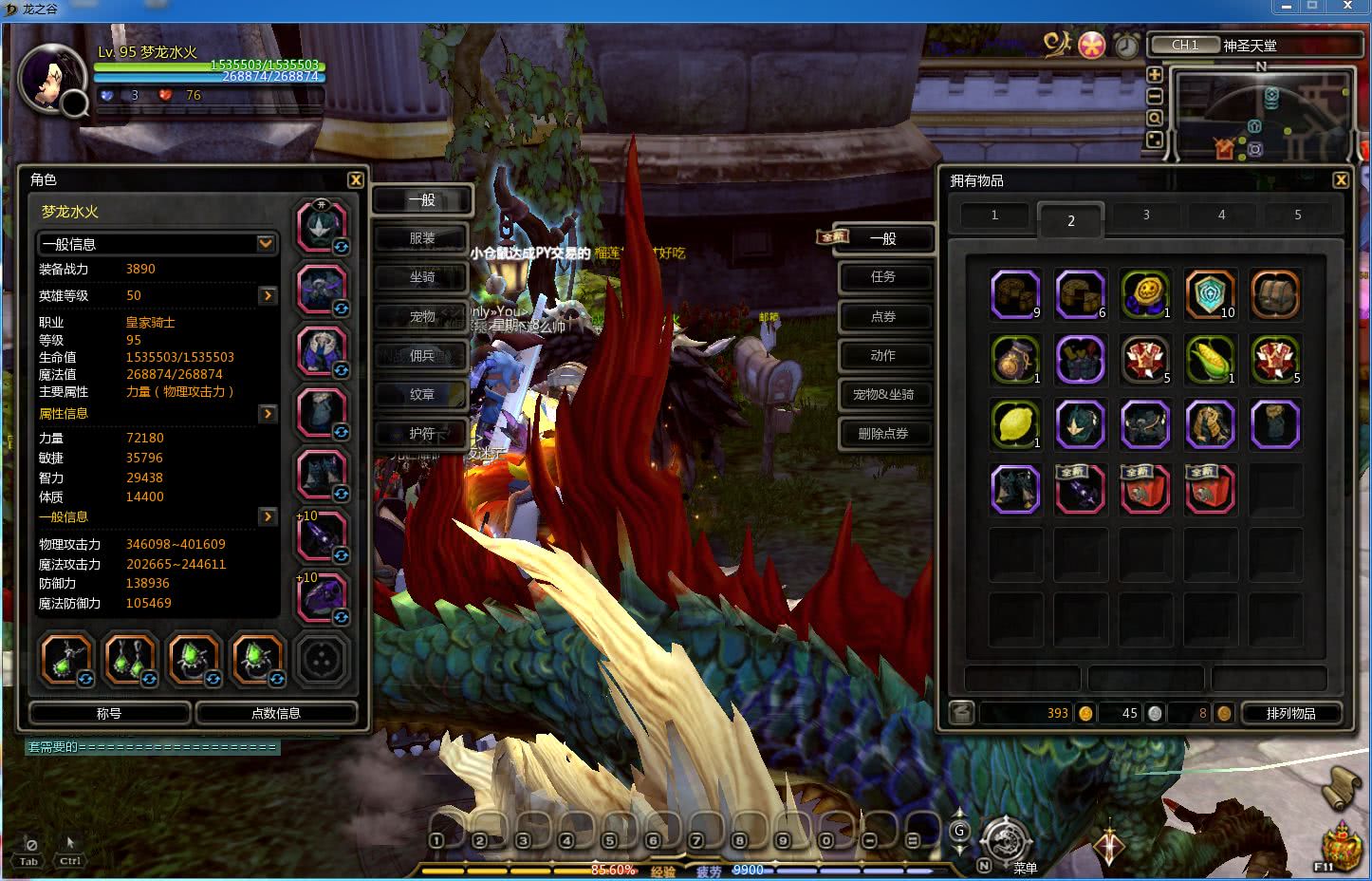Open the 一般信息 dropdown
The height and width of the screenshot is (881, 1372).
click(x=266, y=244)
